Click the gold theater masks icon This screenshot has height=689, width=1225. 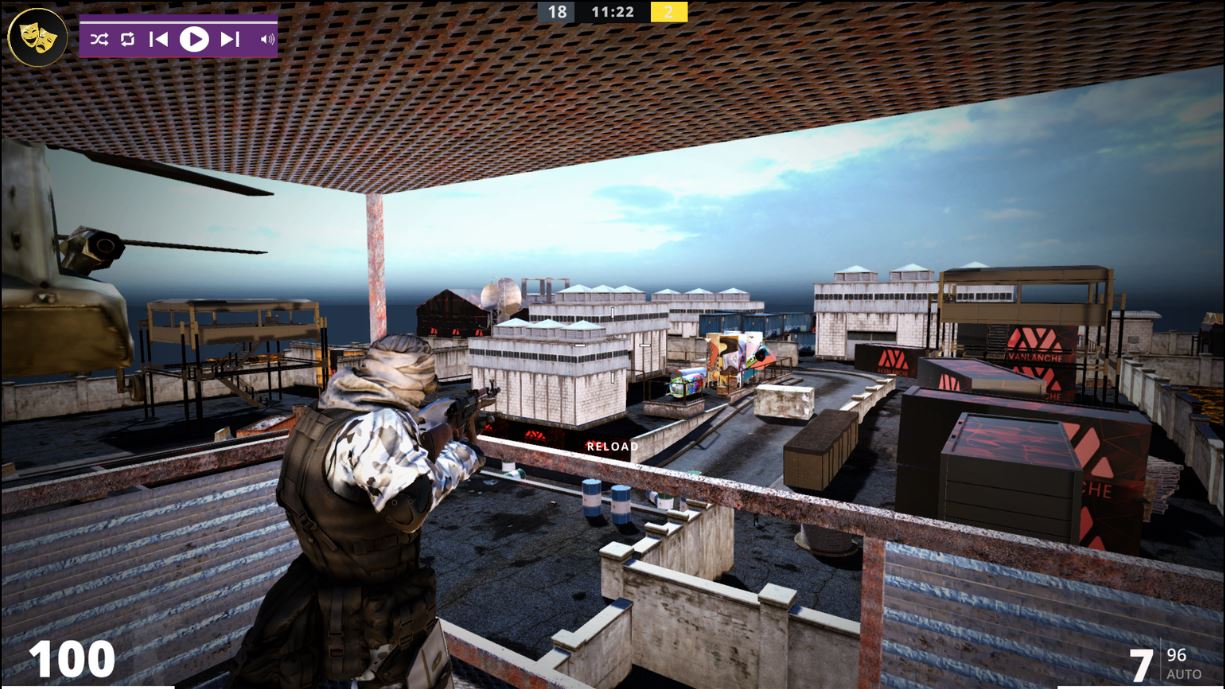pos(37,37)
